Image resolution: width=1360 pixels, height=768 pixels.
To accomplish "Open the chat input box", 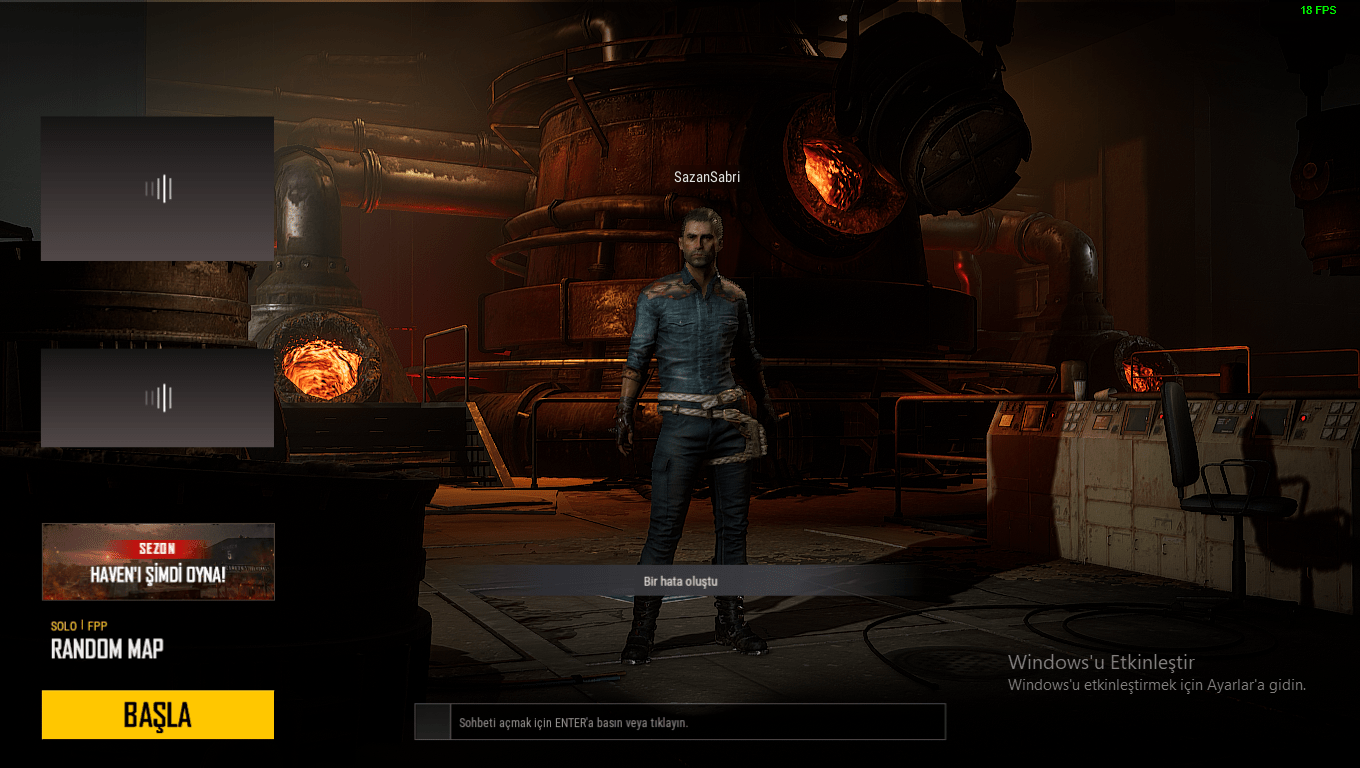I will click(696, 722).
